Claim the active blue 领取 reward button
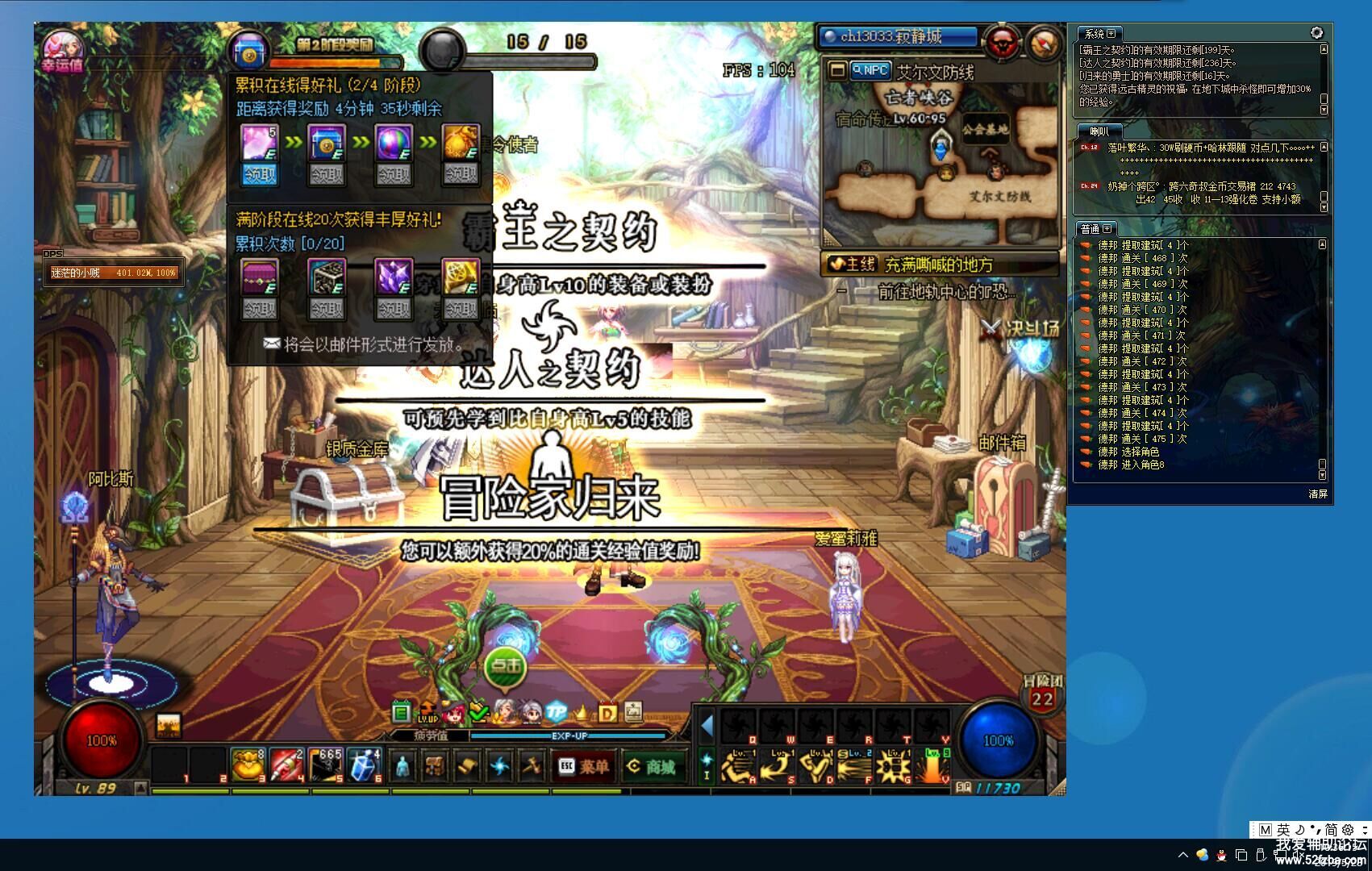Image resolution: width=1372 pixels, height=871 pixels. coord(260,174)
